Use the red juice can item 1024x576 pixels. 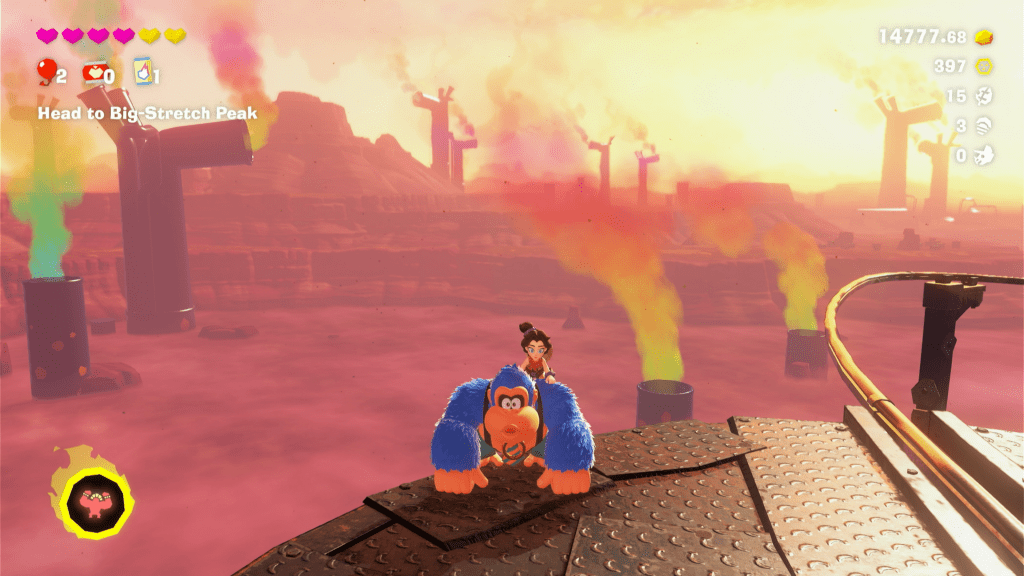coord(93,71)
